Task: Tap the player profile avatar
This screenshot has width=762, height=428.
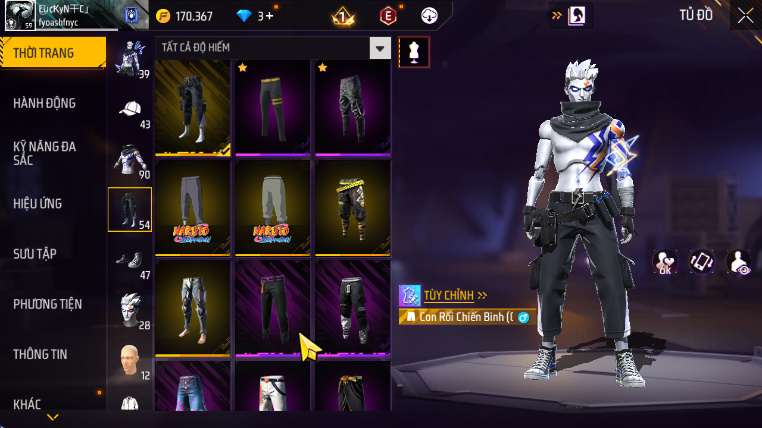Action: pos(18,15)
